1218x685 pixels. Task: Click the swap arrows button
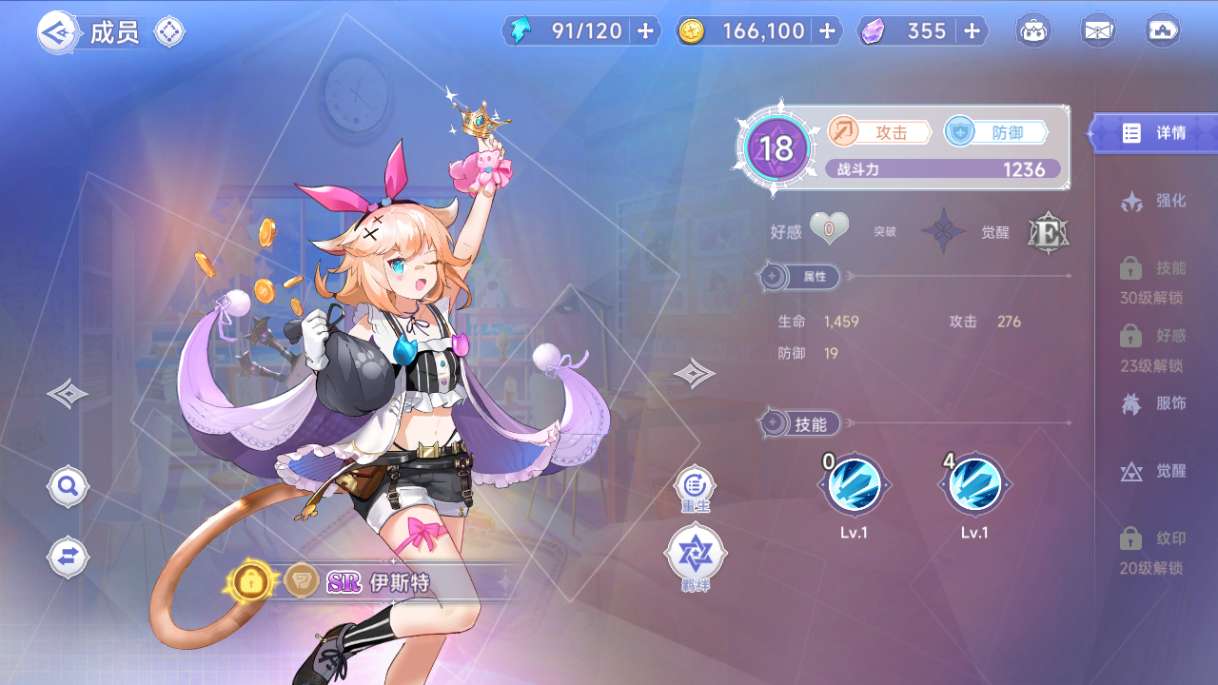click(68, 557)
